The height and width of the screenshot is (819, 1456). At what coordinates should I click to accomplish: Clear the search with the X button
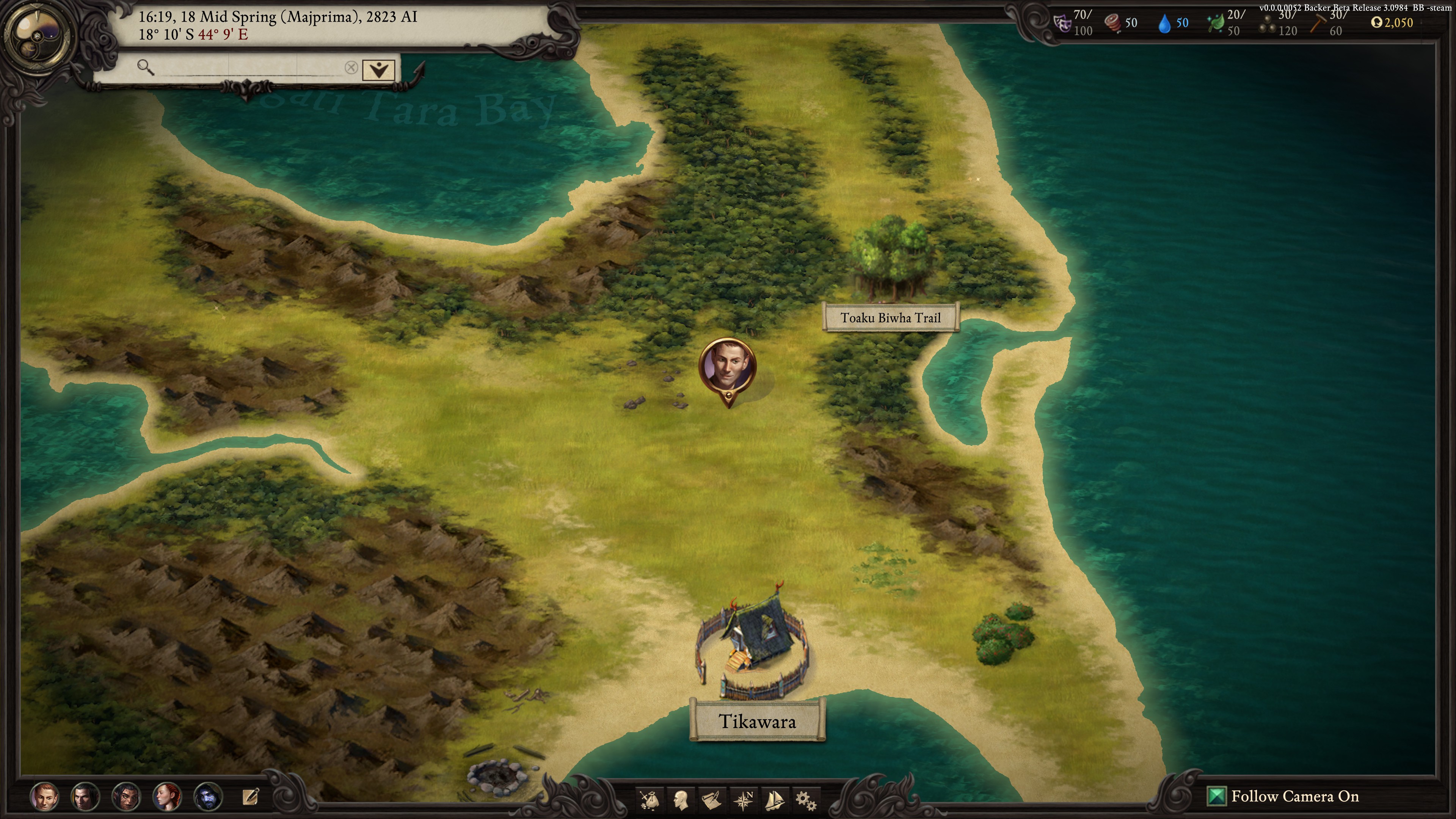tap(351, 68)
